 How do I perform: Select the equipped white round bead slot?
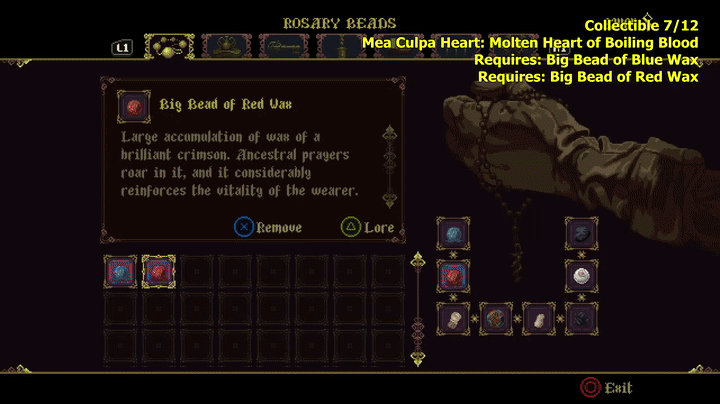pos(581,275)
